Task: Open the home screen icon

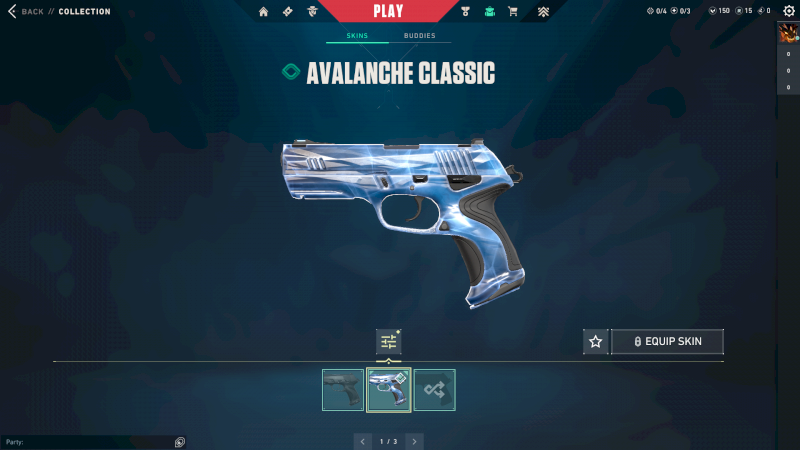Action: 264,12
